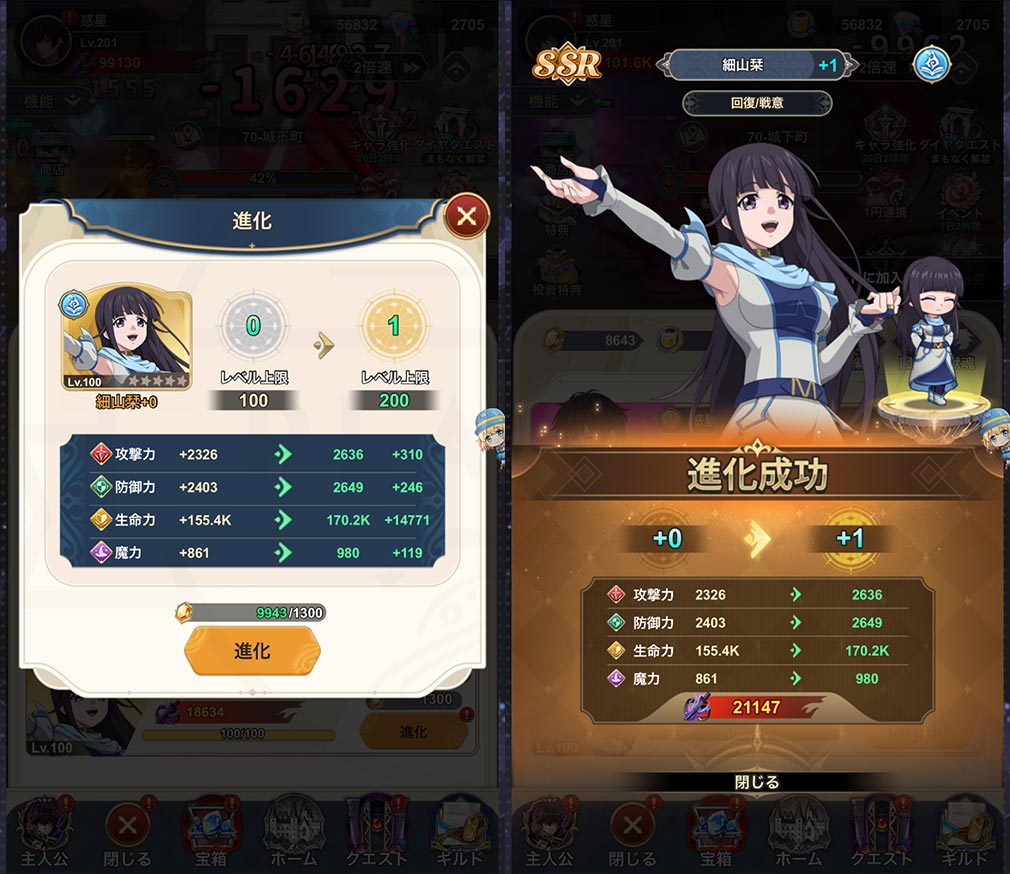Image resolution: width=1010 pixels, height=874 pixels.
Task: Tap the blue round icon beside 細山栞 +1 banner
Action: click(931, 65)
